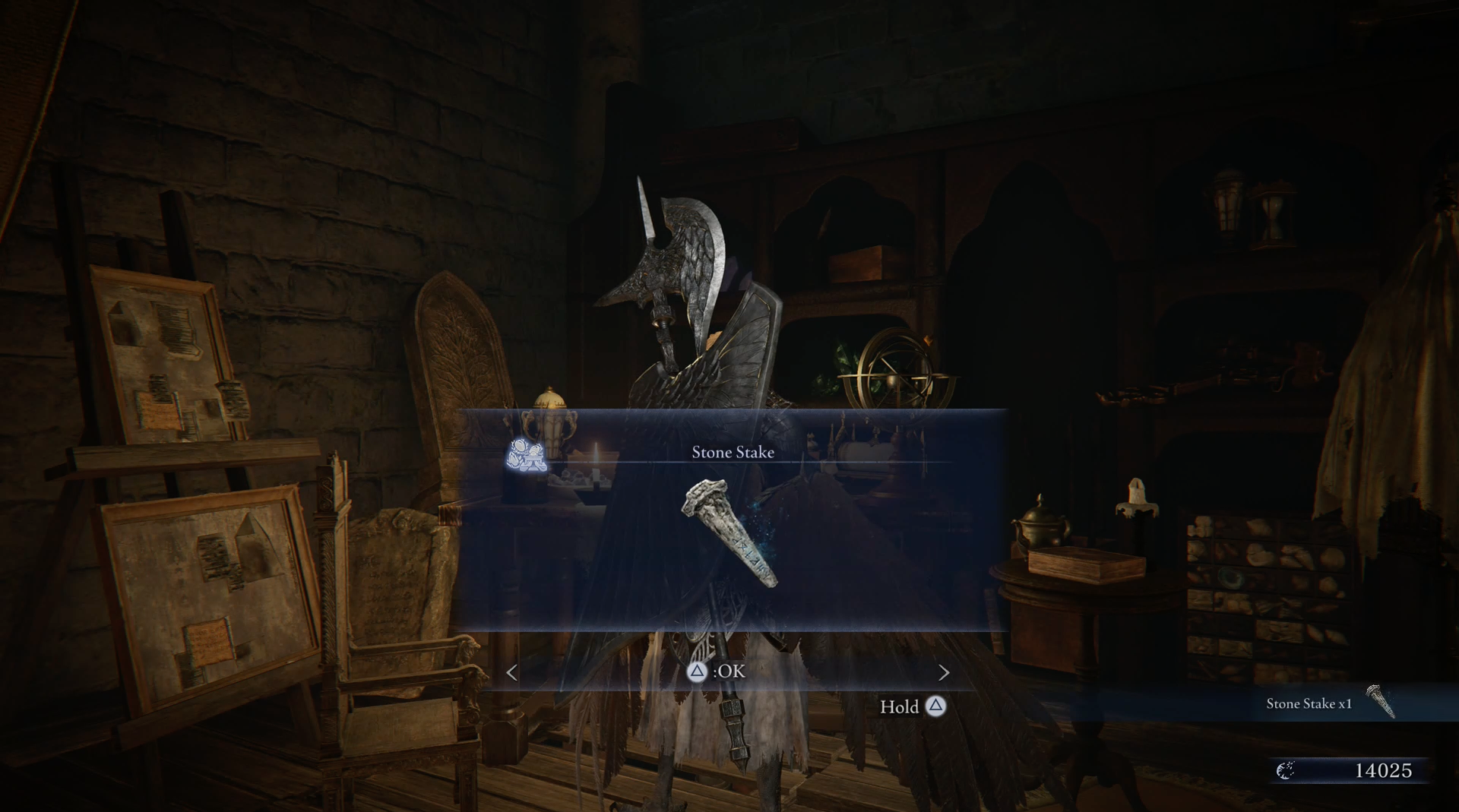Select the Stone Stake item image
The image size is (1459, 812).
click(x=731, y=532)
